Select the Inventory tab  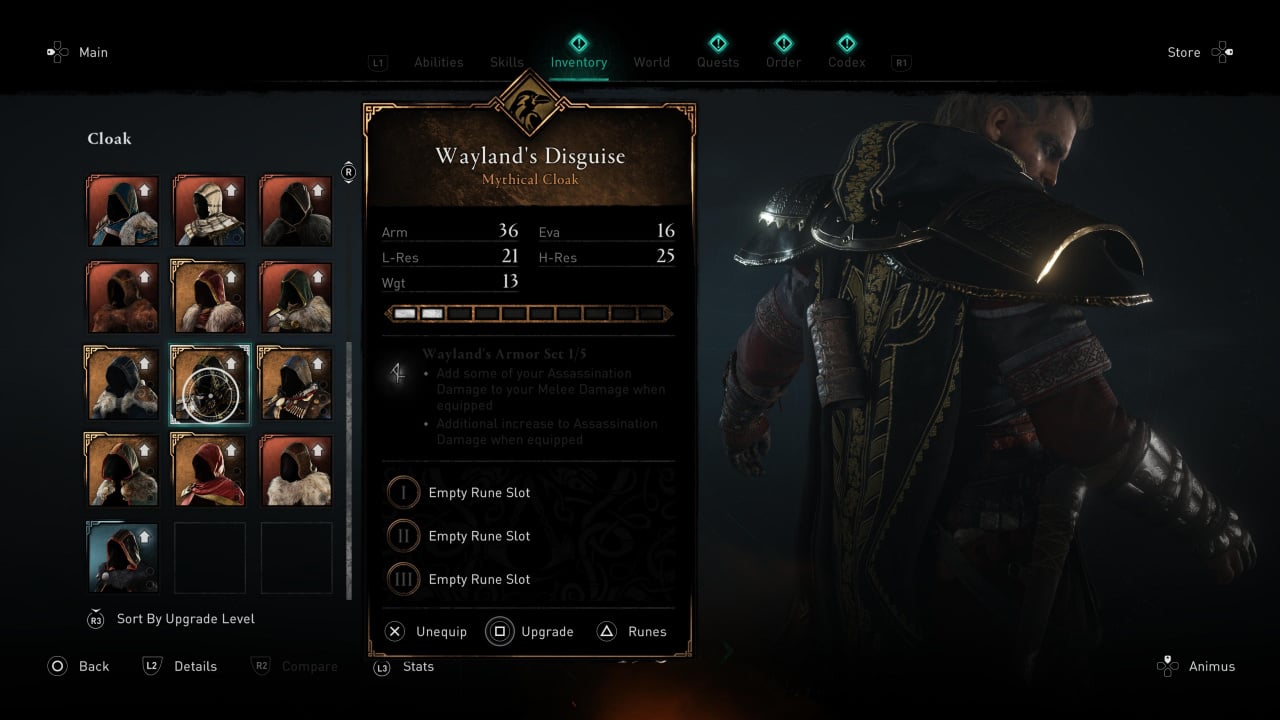(x=578, y=62)
